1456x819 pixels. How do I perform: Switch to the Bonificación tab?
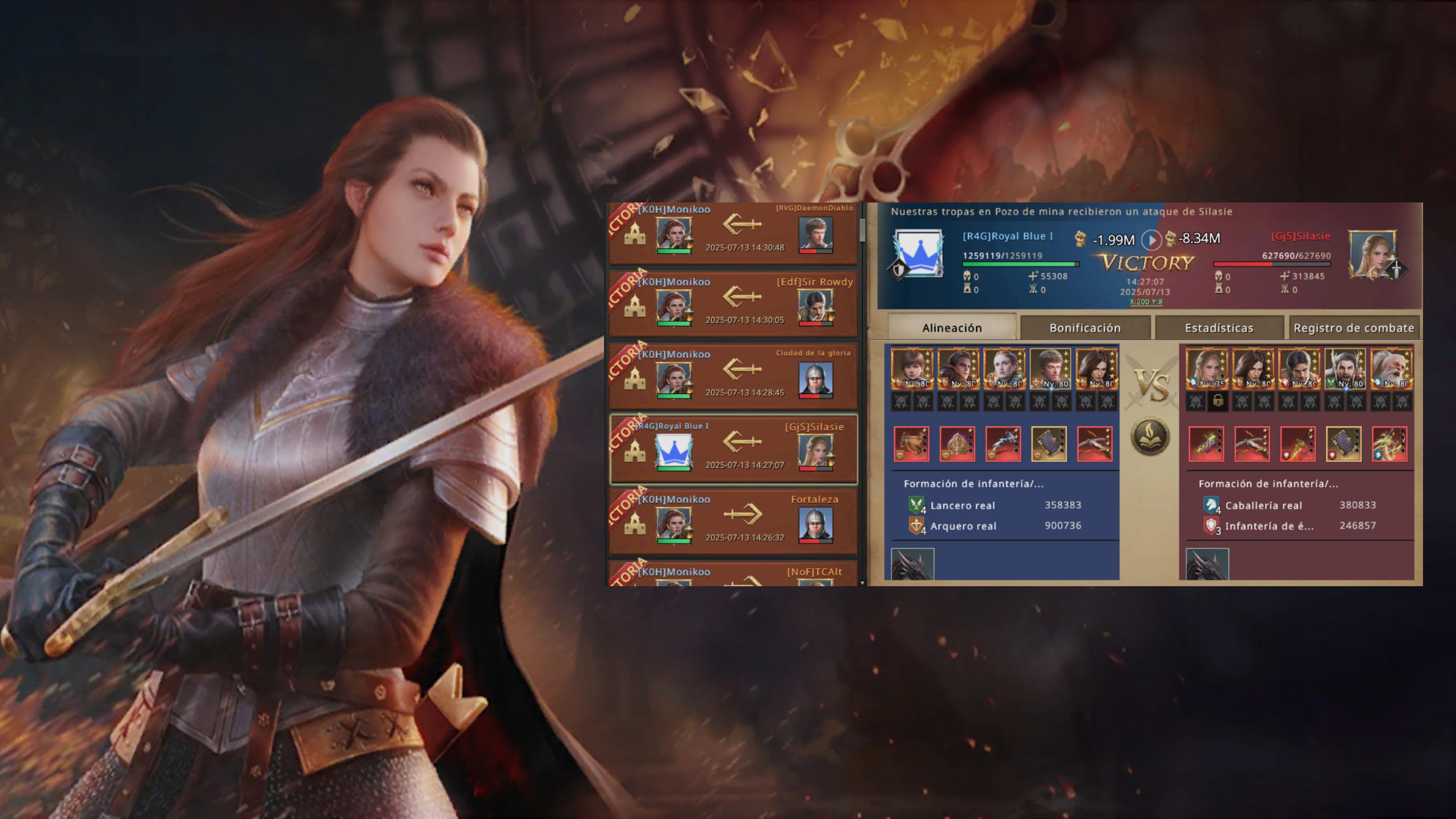click(x=1085, y=328)
